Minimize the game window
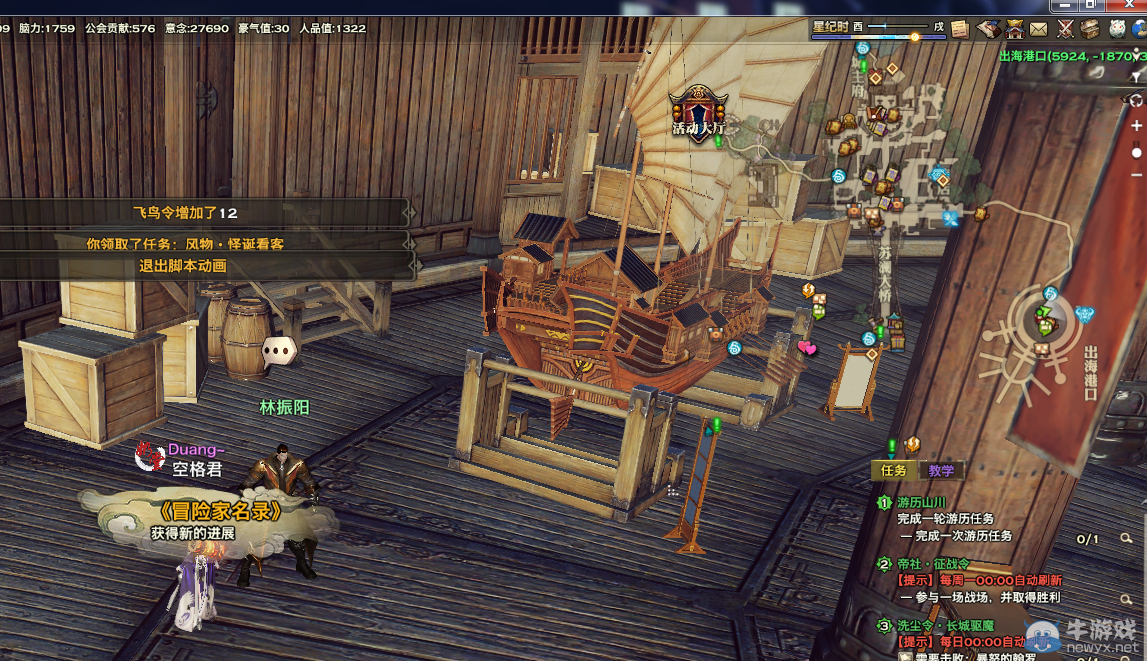1147x661 pixels. pyautogui.click(x=1065, y=5)
